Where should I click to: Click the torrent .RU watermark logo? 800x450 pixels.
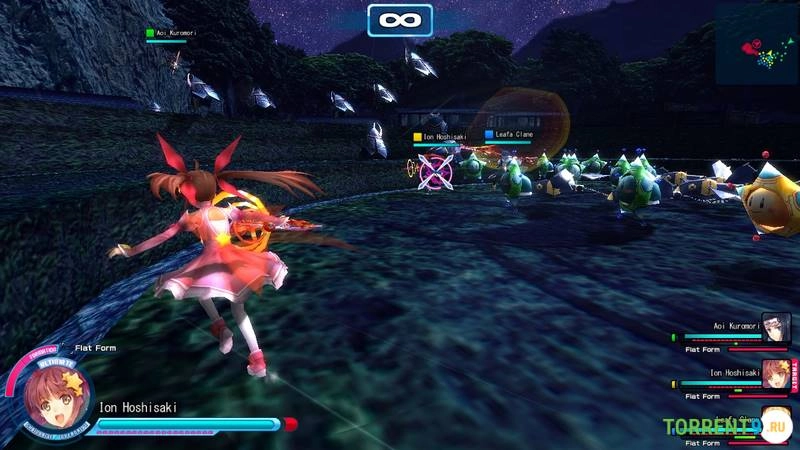[727, 427]
